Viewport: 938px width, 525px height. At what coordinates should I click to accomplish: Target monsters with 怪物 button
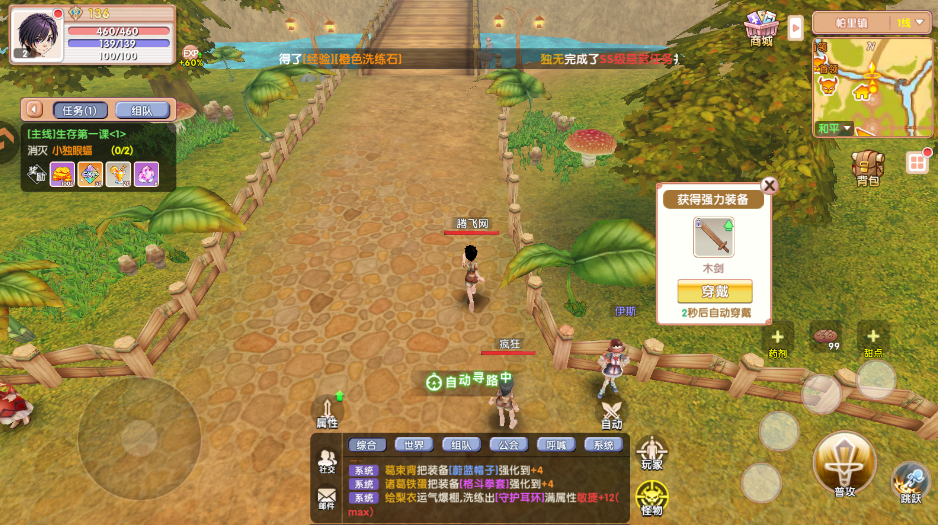[x=651, y=497]
